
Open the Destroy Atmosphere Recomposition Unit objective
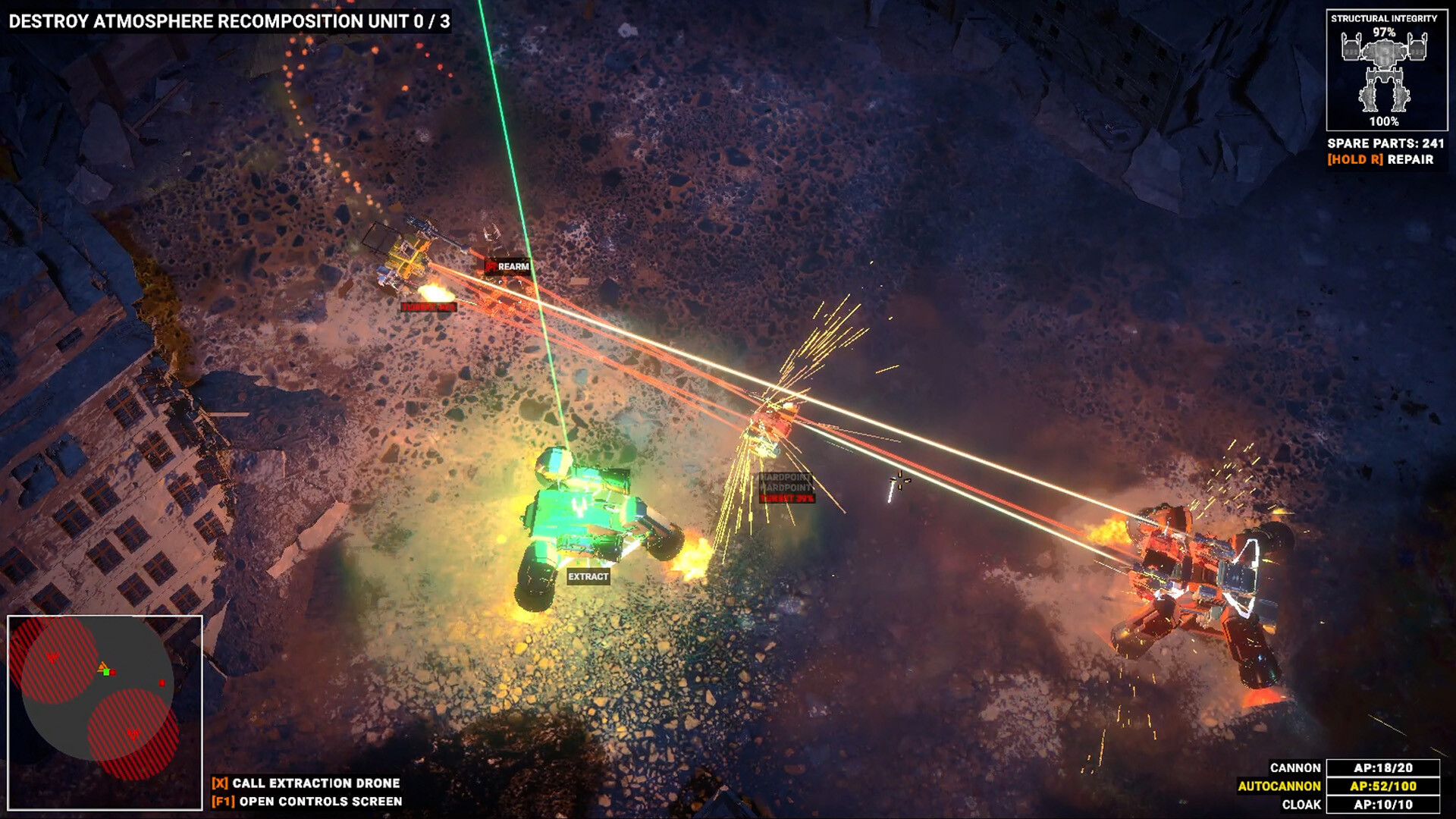pos(229,21)
